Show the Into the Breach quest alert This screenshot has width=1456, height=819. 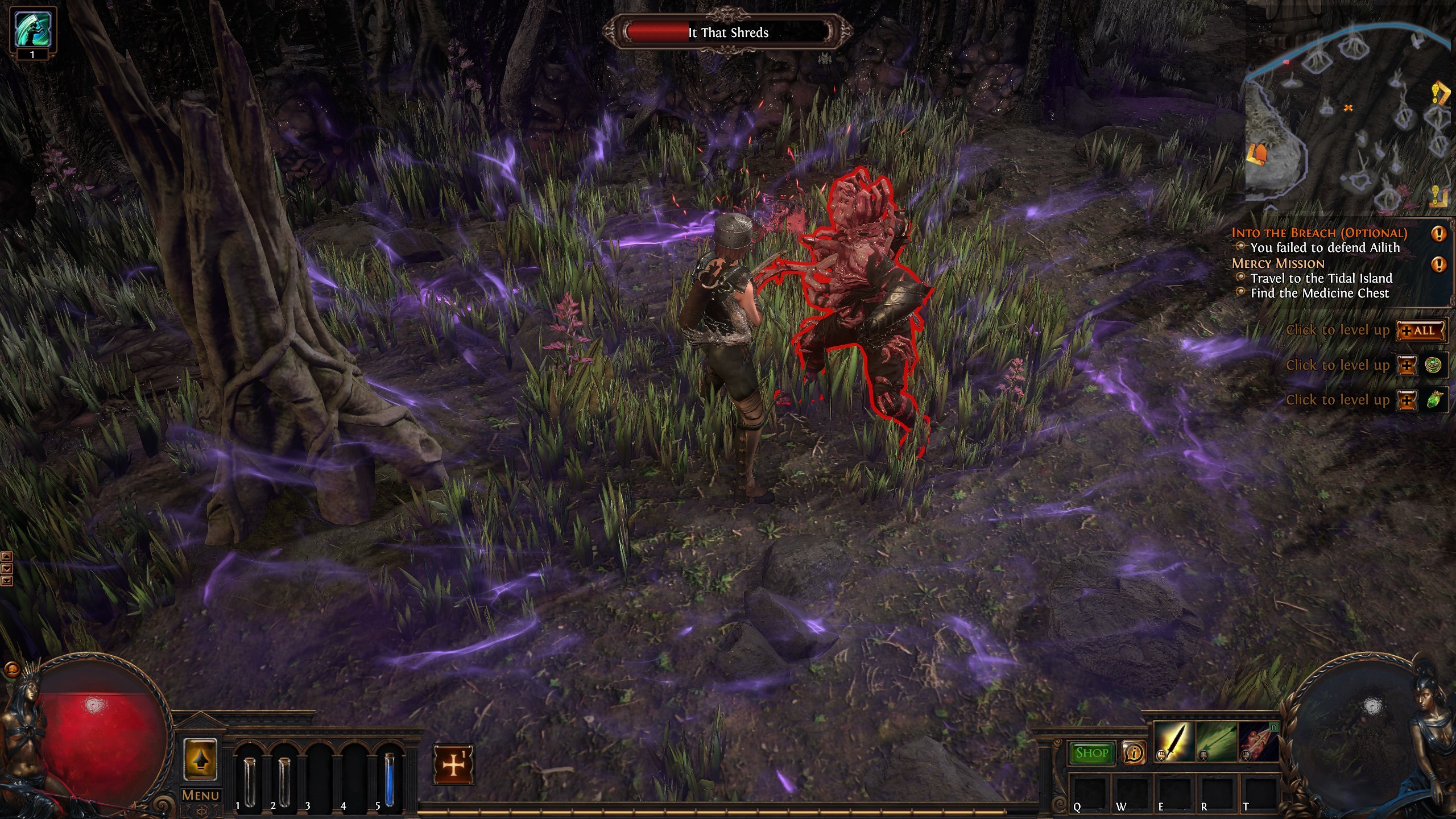point(1438,233)
